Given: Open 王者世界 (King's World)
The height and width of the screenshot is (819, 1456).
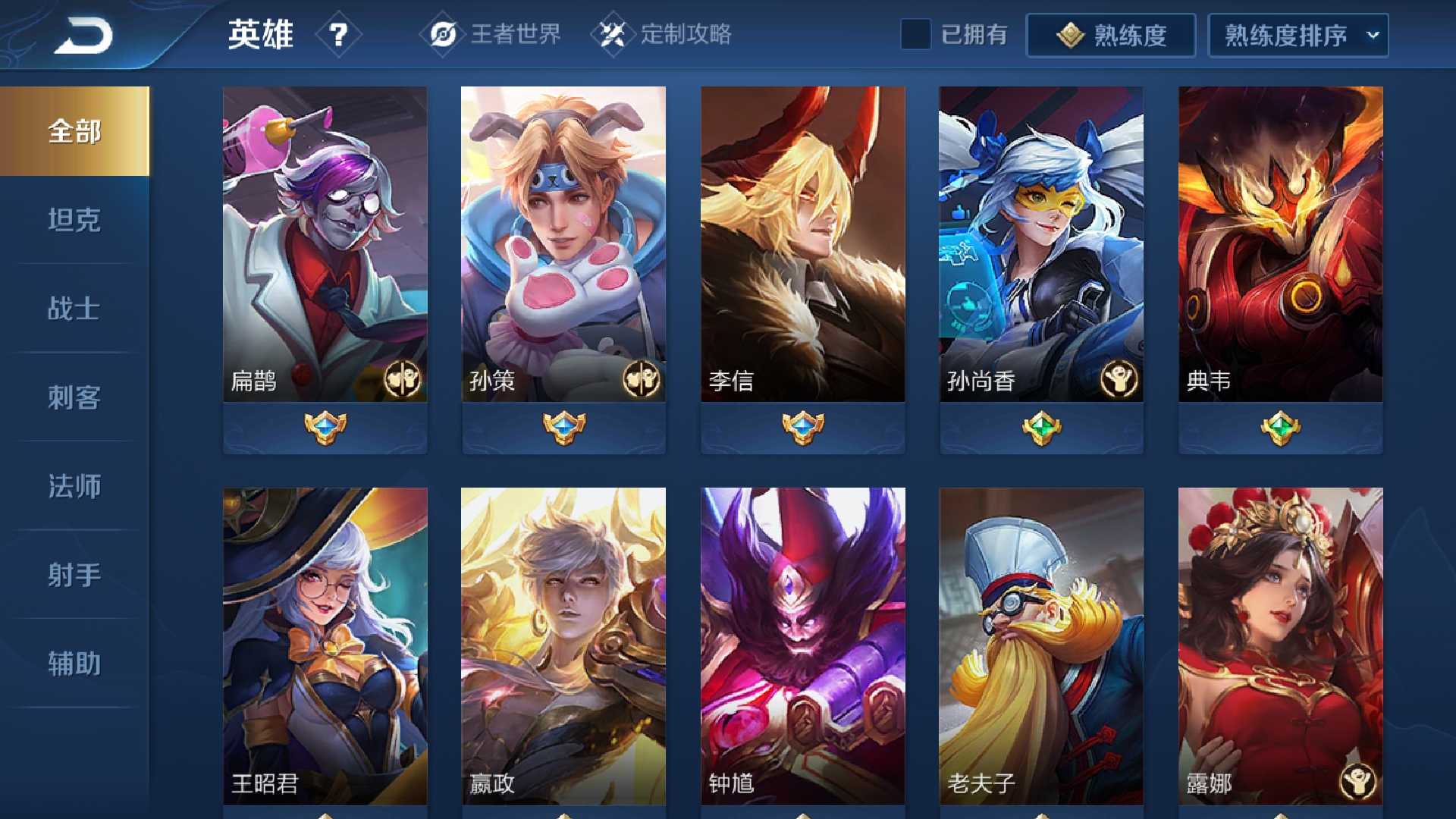Looking at the screenshot, I should click(x=491, y=34).
